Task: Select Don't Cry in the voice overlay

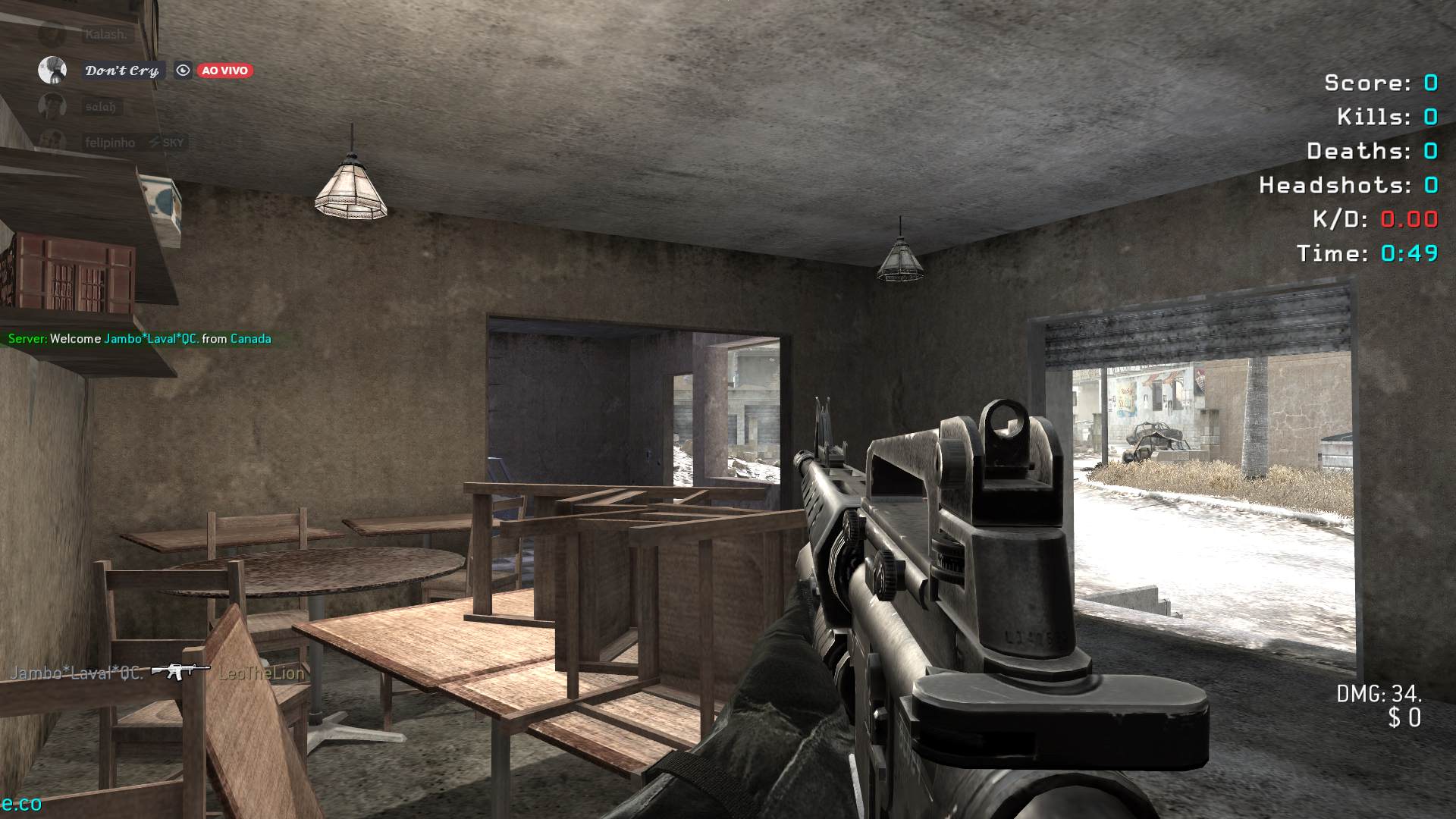Action: pos(121,71)
